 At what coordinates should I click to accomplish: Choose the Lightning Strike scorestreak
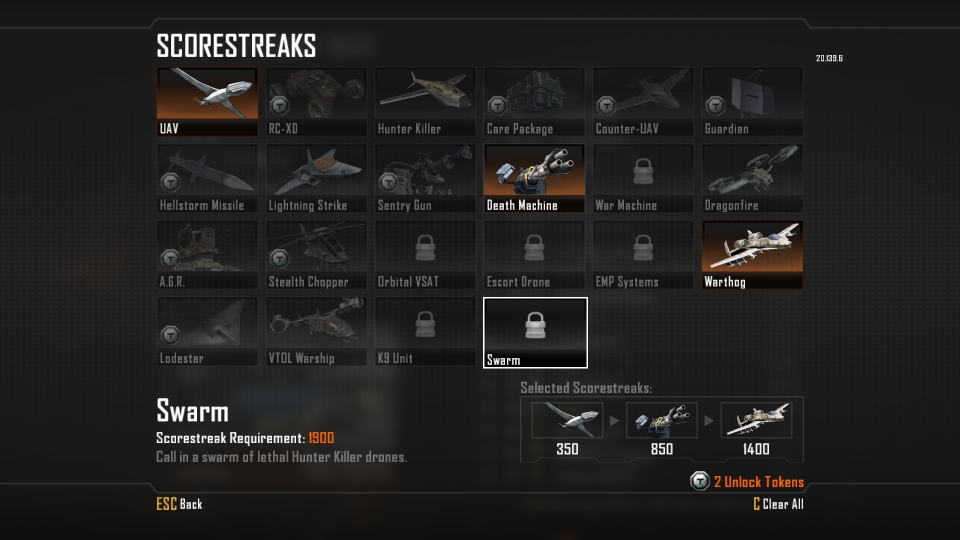coord(316,179)
